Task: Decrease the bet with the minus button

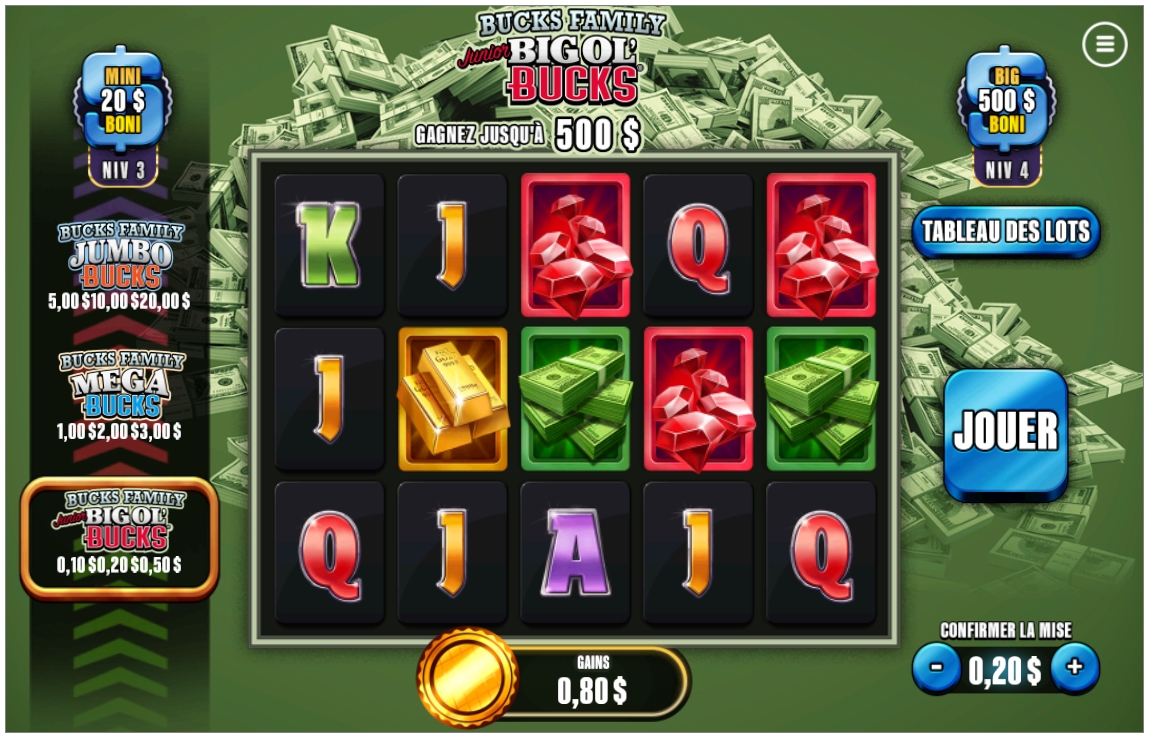Action: [x=937, y=668]
